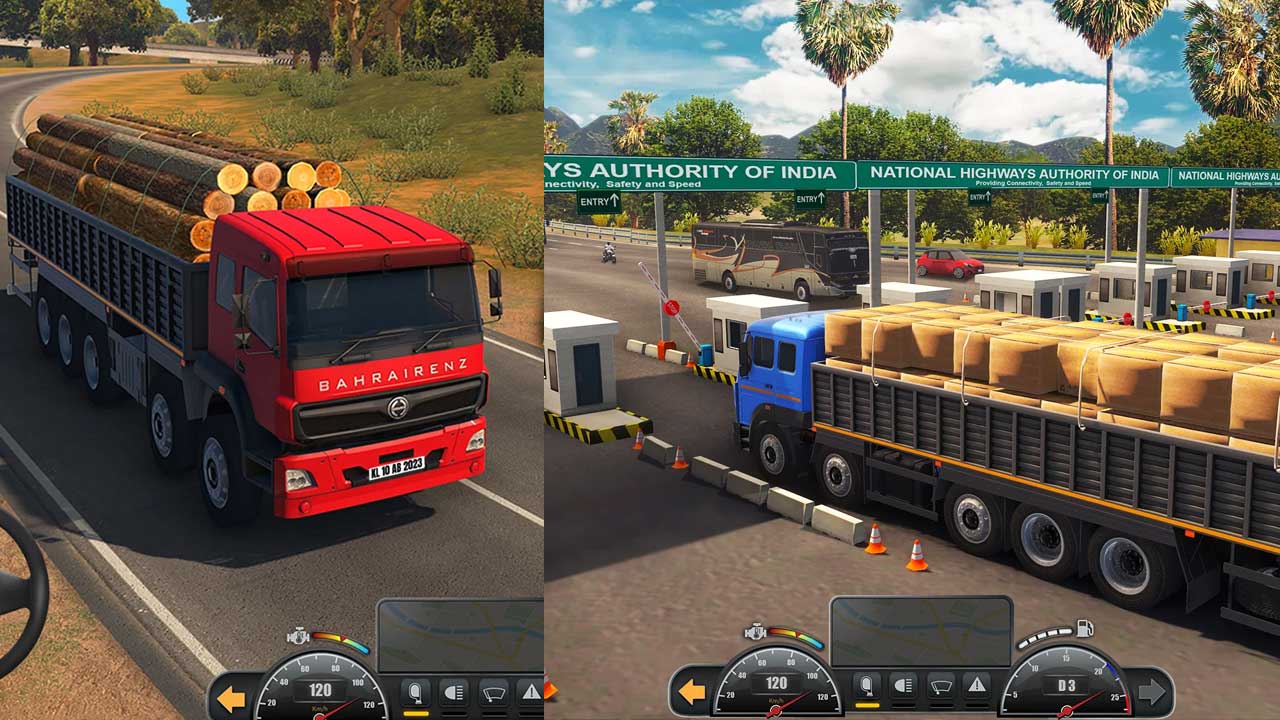Enable hazard warning lights in red truck panel

pyautogui.click(x=528, y=692)
